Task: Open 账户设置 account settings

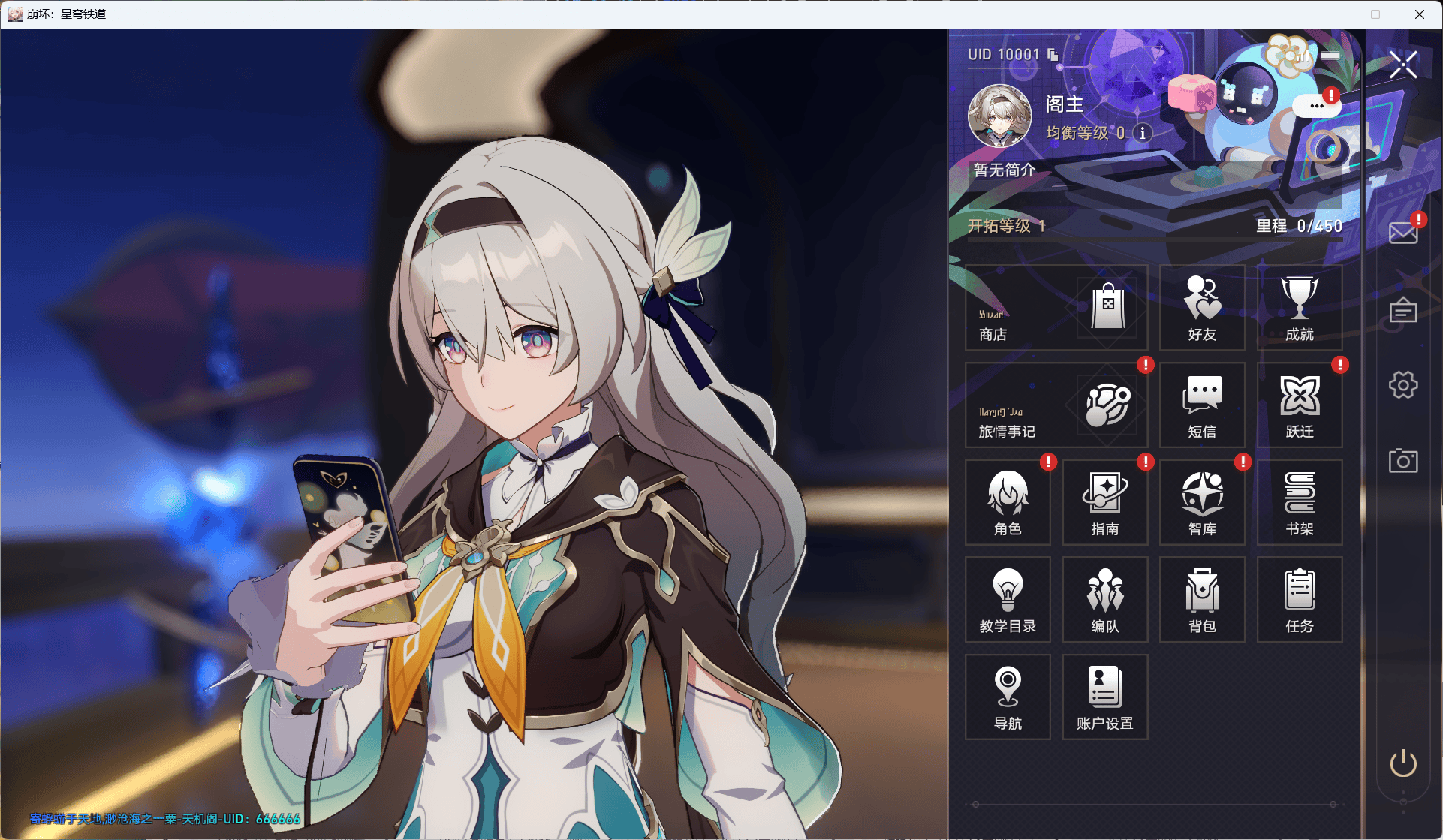Action: coord(1105,697)
